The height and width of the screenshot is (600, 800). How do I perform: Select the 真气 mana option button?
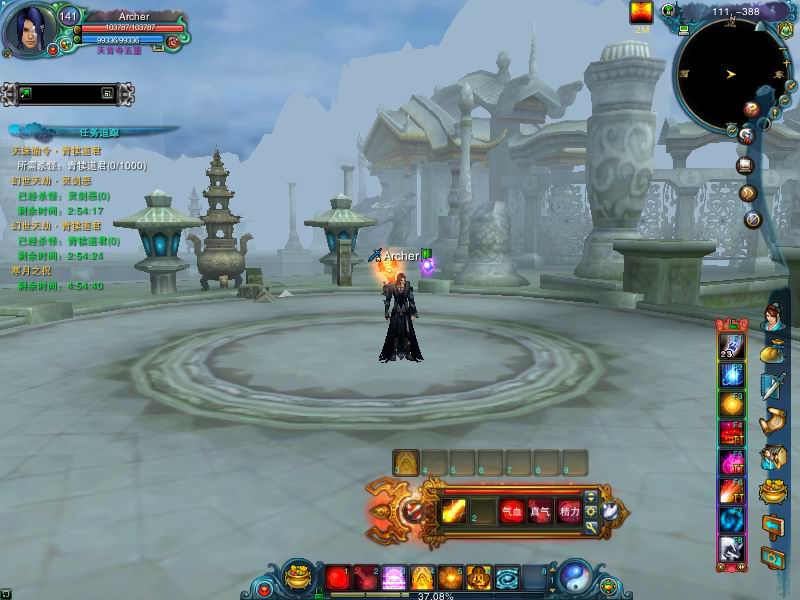pyautogui.click(x=540, y=511)
